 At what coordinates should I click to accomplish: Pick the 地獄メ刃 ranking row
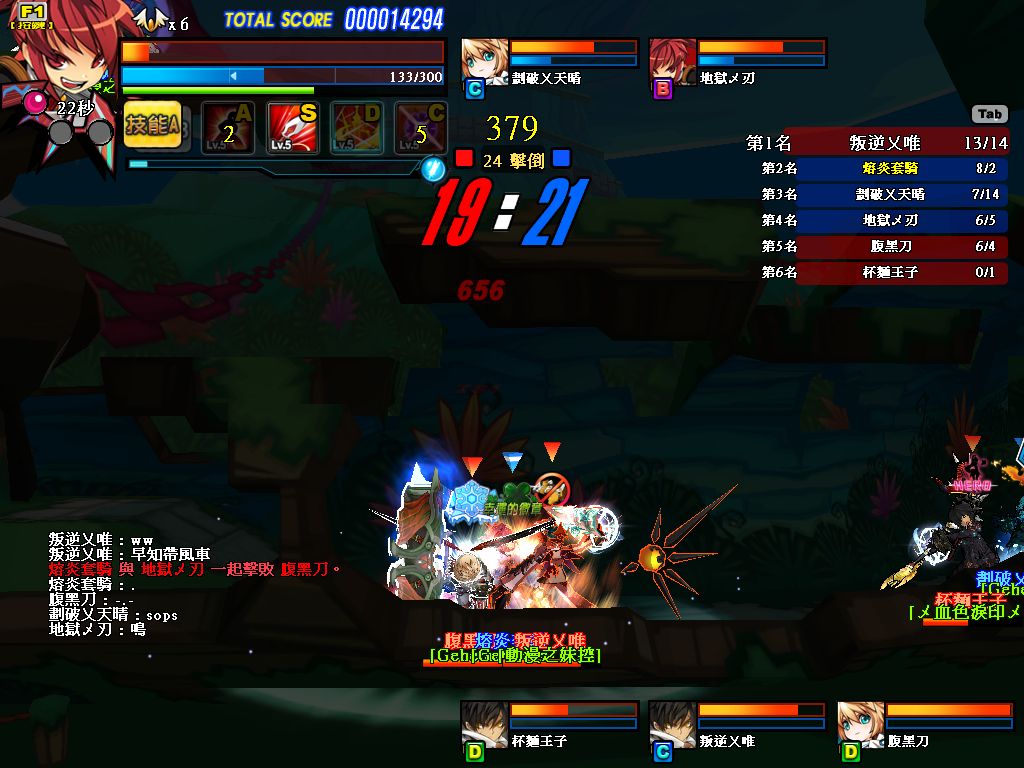click(876, 220)
